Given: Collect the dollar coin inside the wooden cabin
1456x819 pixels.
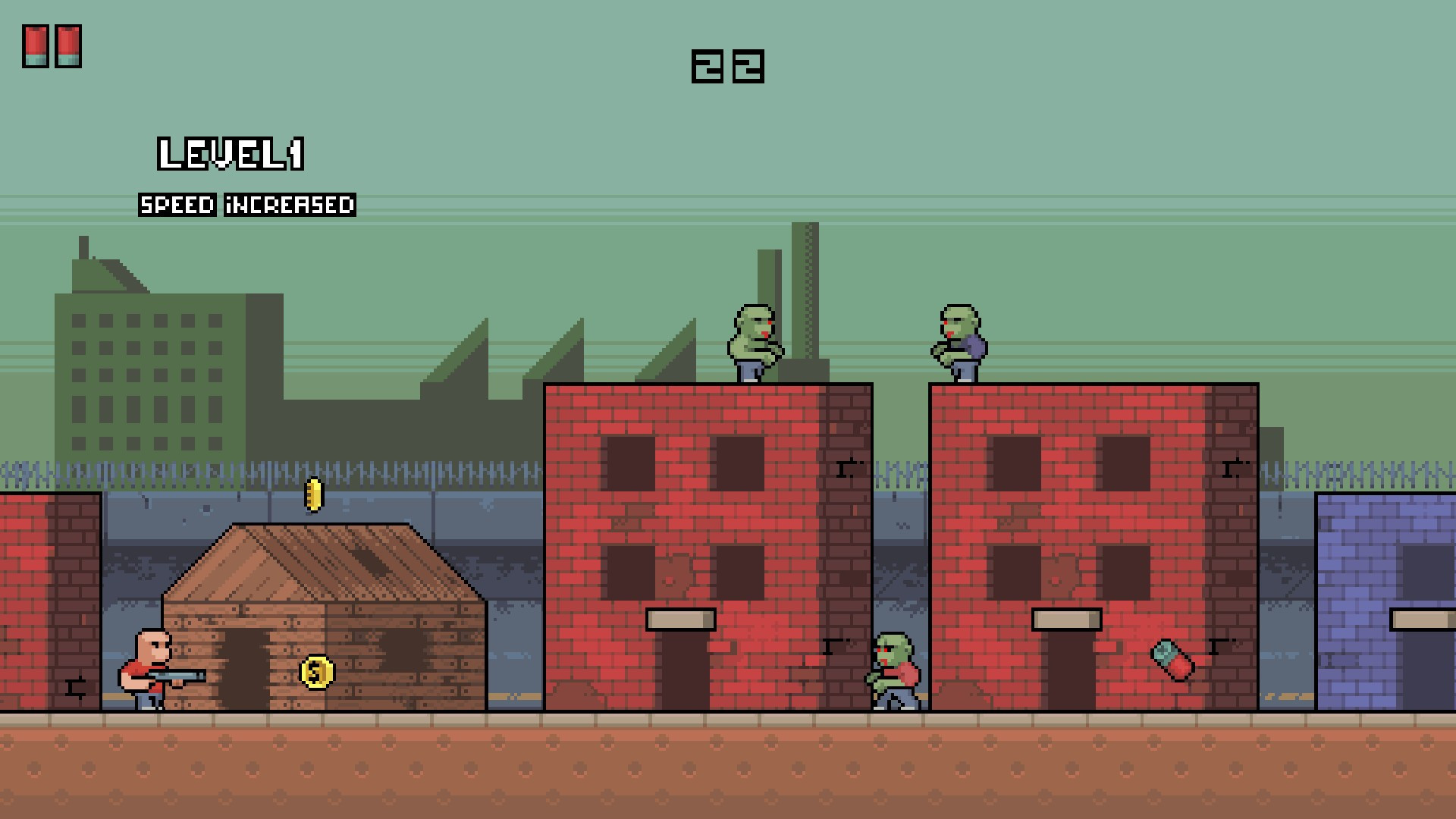Looking at the screenshot, I should (316, 672).
